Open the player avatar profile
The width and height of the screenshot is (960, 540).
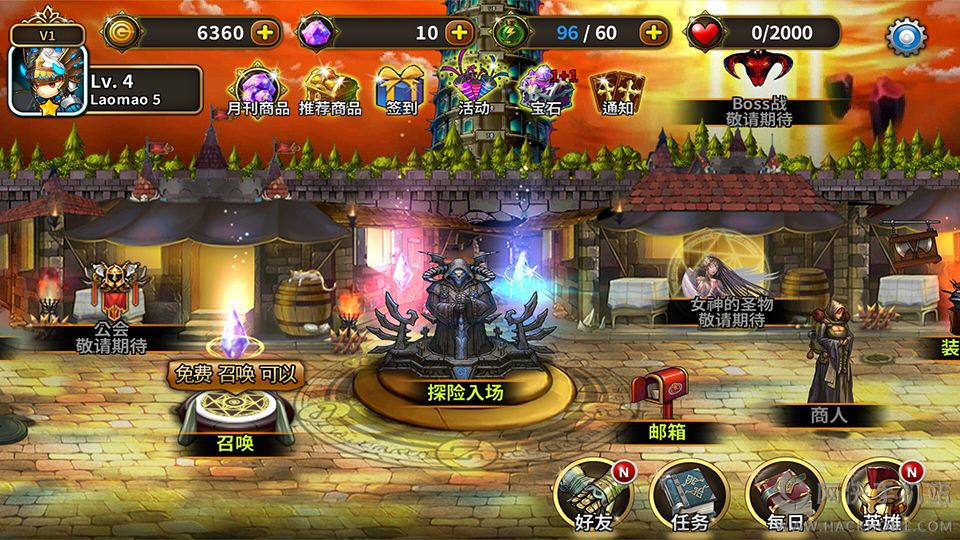[x=48, y=80]
